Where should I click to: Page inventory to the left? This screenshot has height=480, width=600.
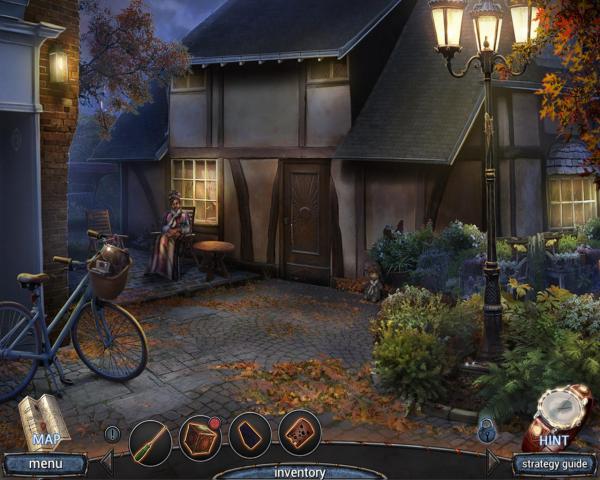click(x=106, y=461)
